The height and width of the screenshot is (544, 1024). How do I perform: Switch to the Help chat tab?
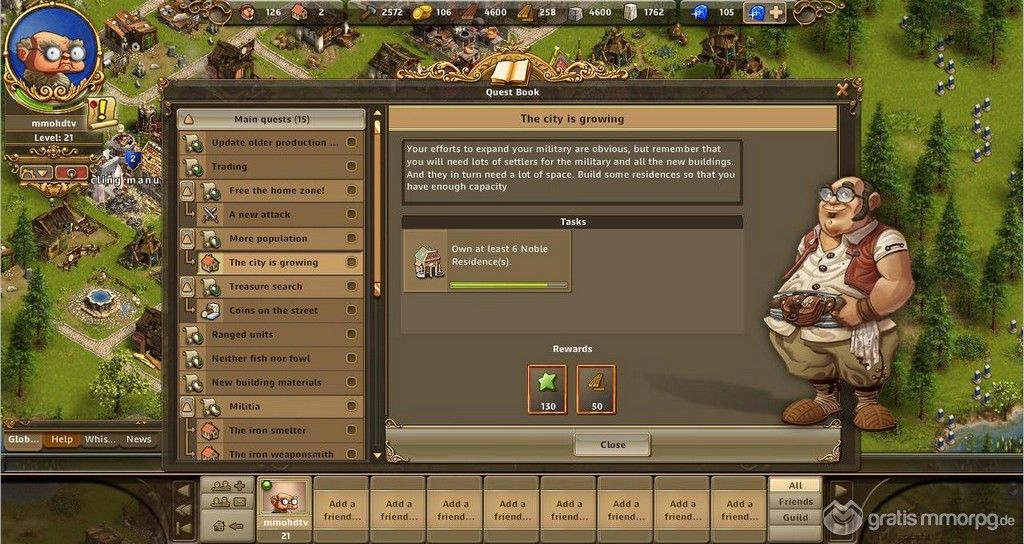62,439
